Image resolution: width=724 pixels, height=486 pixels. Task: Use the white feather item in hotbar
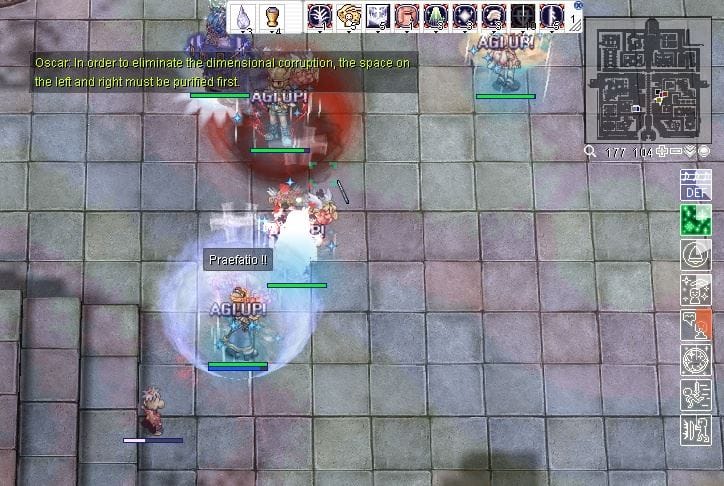point(244,17)
